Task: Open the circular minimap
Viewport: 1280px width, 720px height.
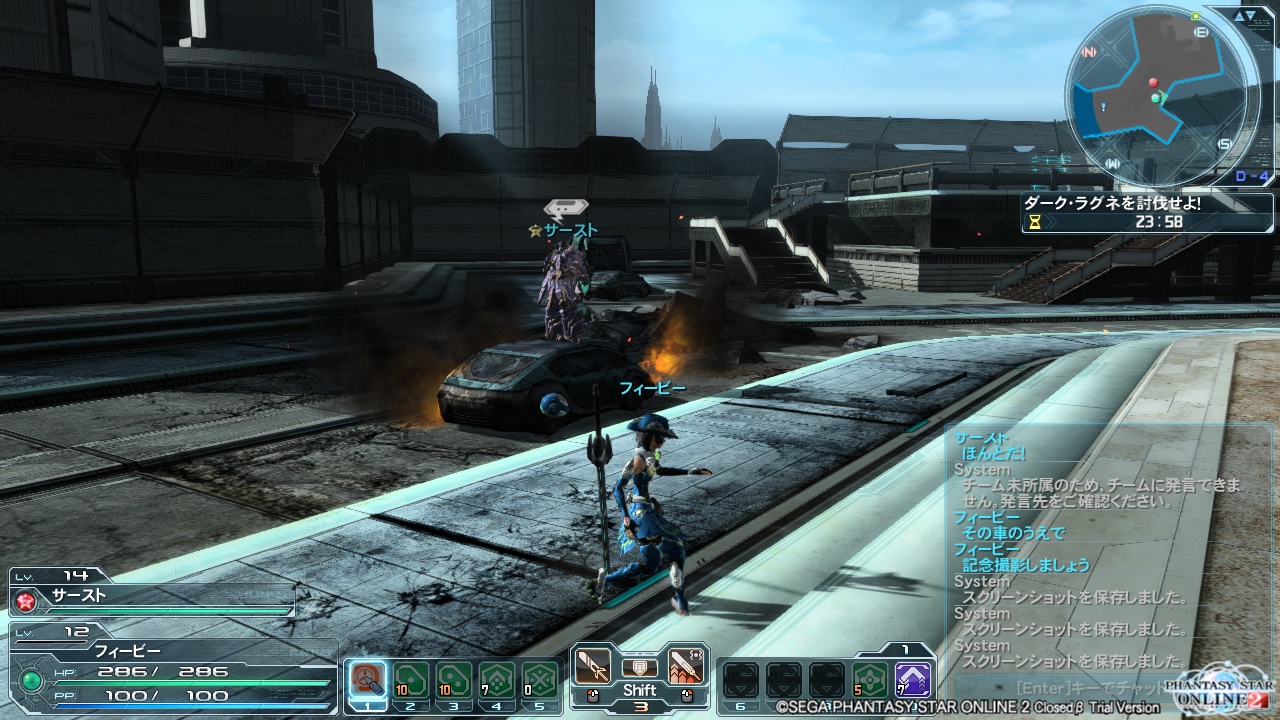Action: click(1154, 93)
